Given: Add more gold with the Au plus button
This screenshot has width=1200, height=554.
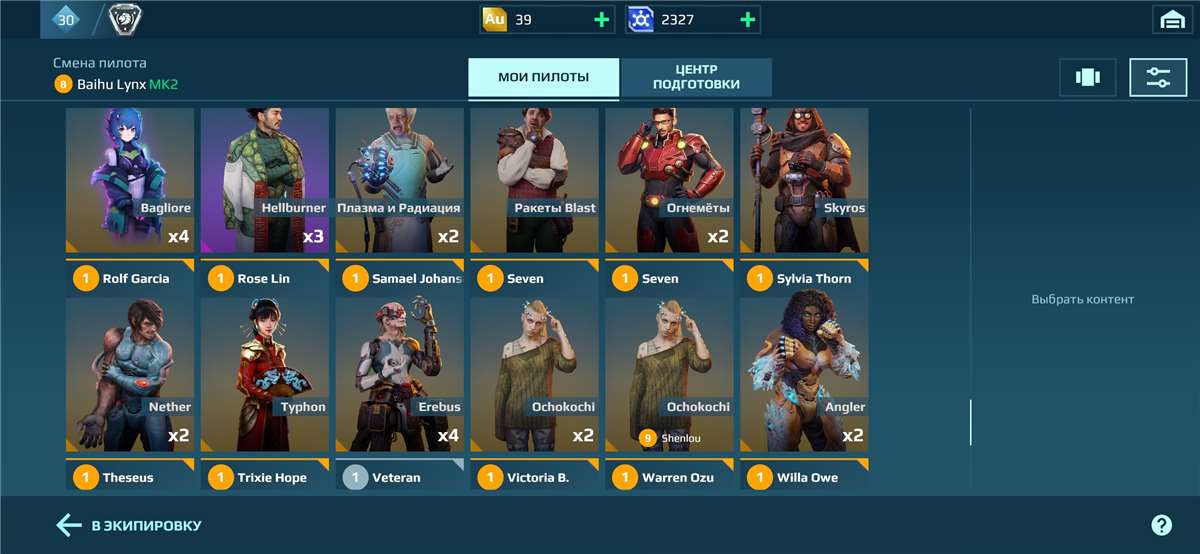Looking at the screenshot, I should [601, 19].
